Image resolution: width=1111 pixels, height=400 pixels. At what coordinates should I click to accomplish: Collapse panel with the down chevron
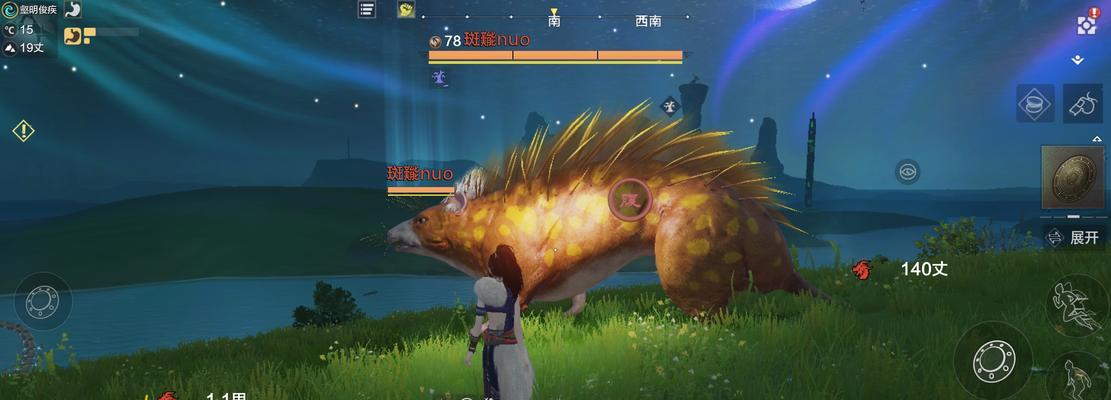(1077, 60)
